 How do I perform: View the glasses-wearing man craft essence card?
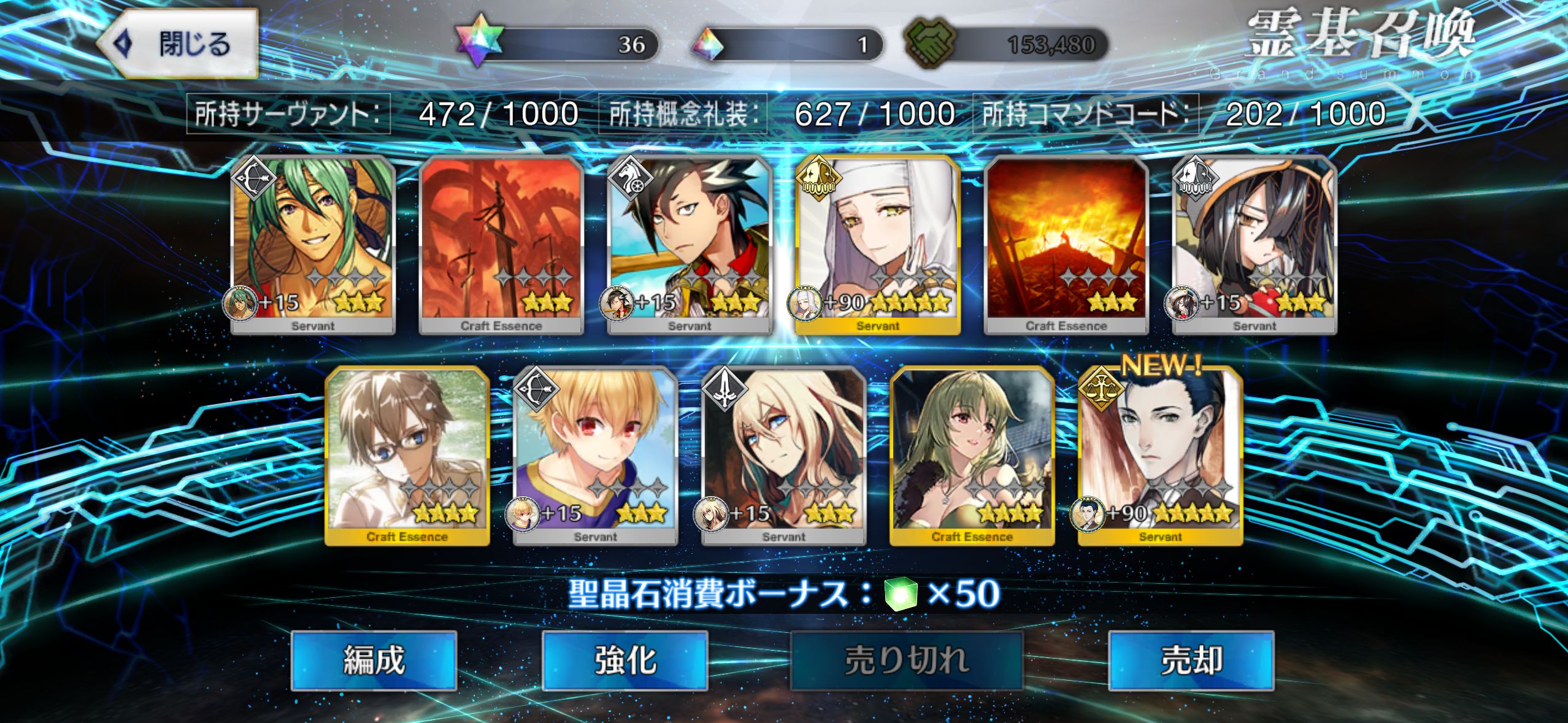407,454
